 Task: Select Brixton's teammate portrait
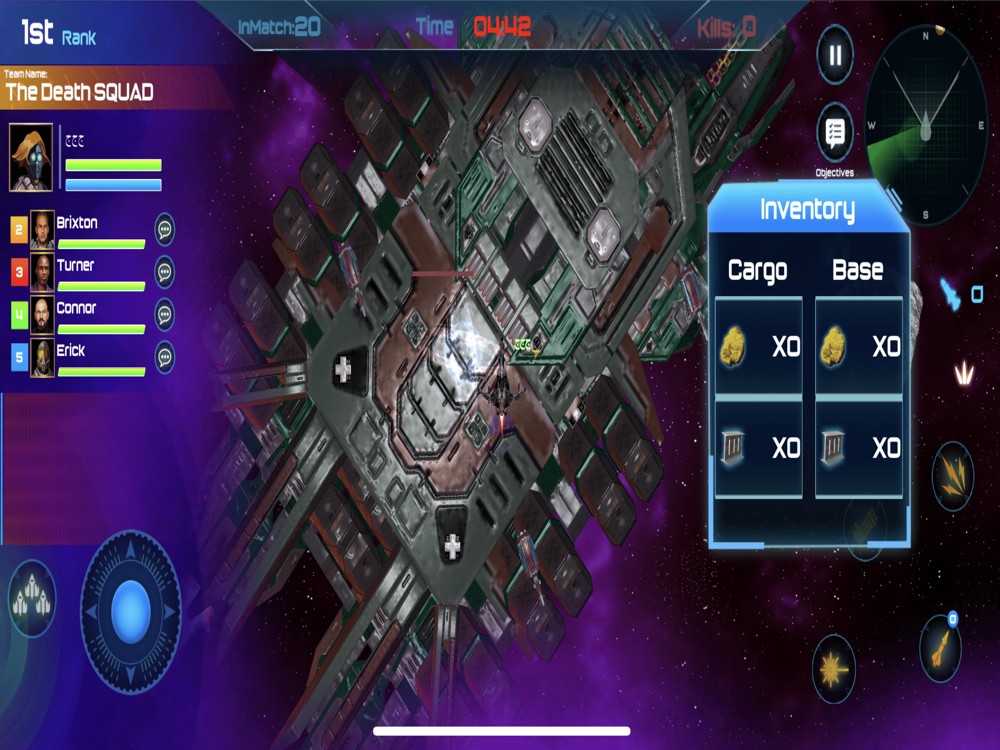point(42,230)
